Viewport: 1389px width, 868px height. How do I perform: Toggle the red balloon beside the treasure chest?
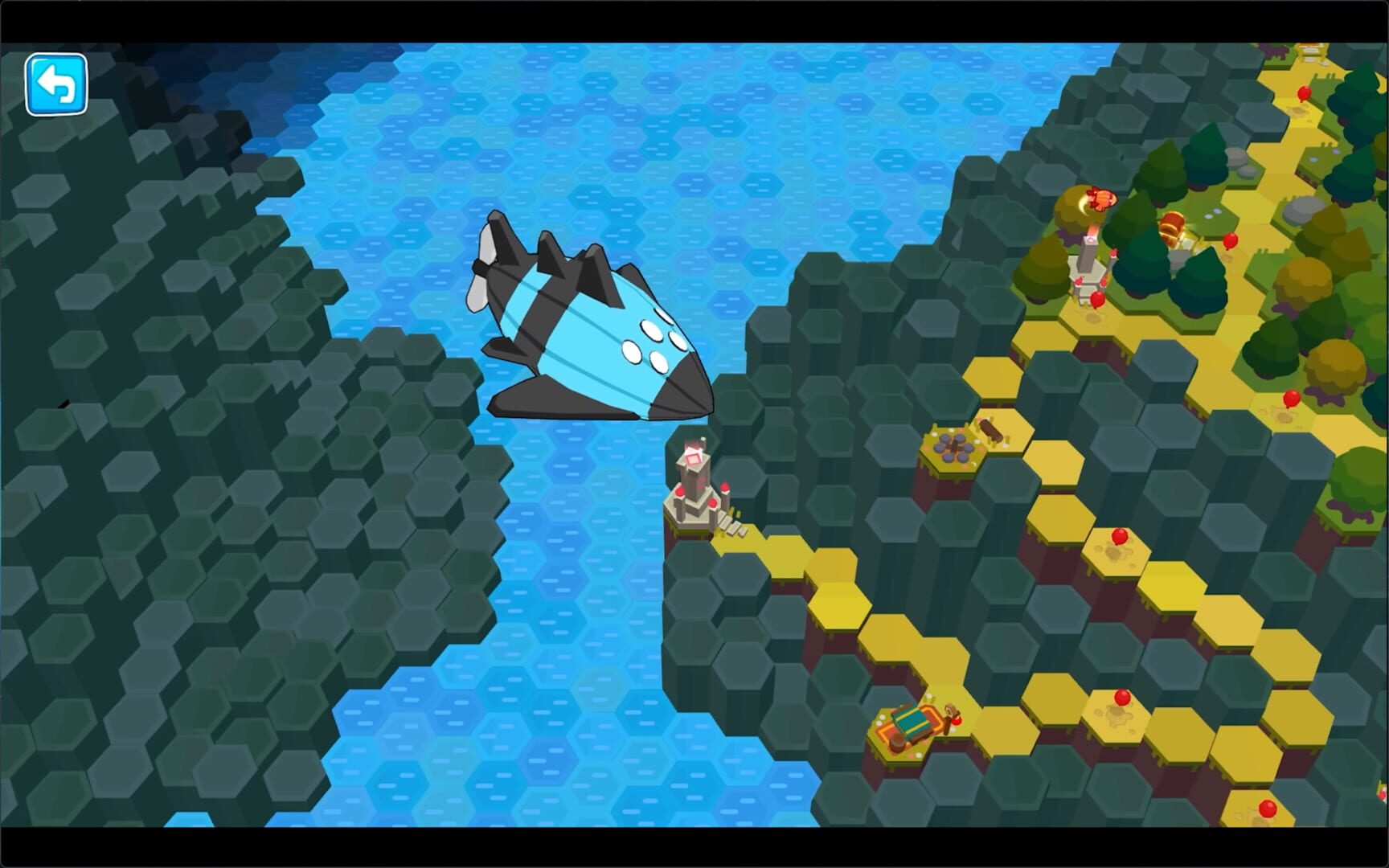[x=1230, y=243]
